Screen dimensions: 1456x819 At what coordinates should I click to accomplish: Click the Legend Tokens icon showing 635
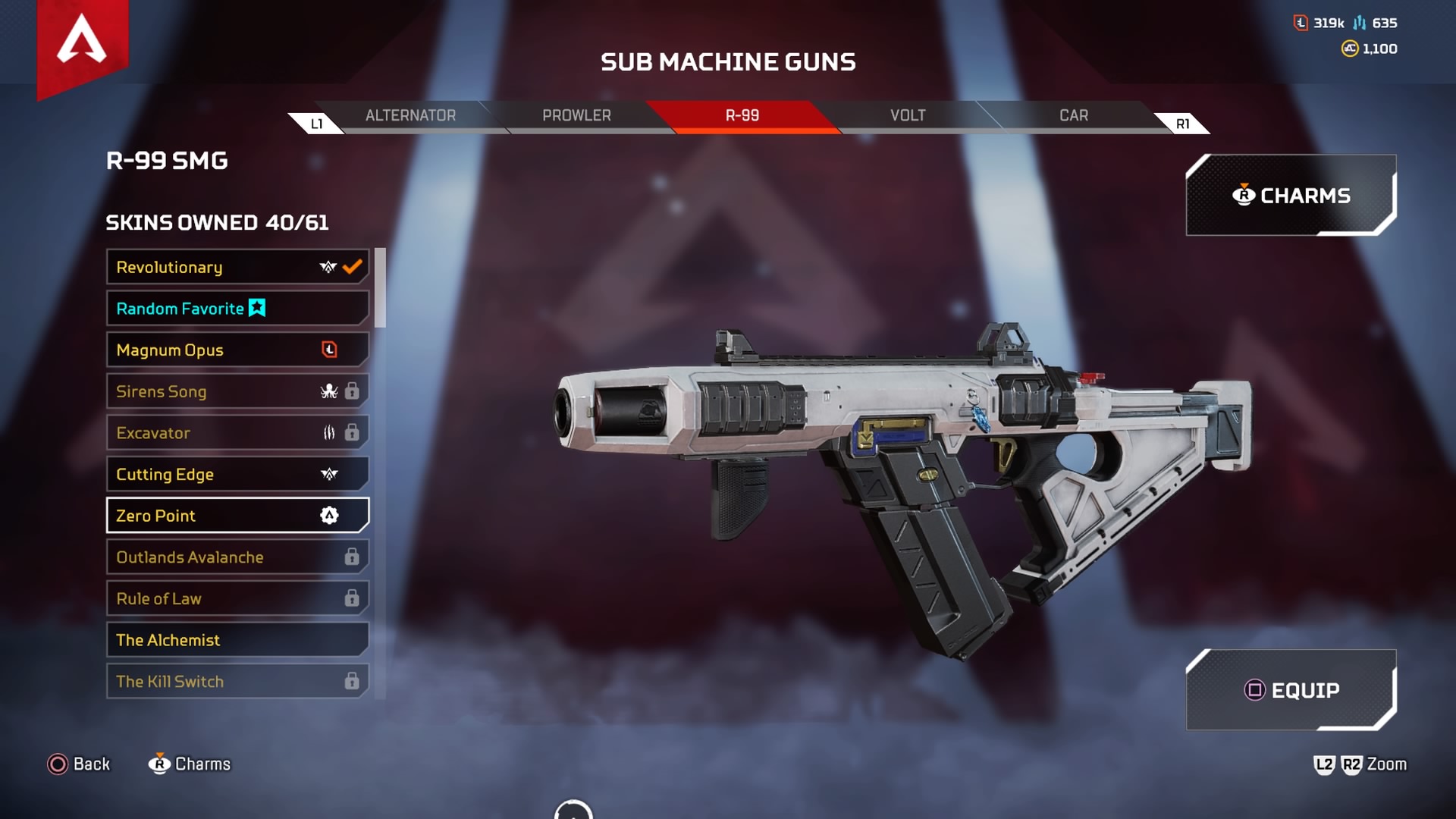pyautogui.click(x=1359, y=23)
